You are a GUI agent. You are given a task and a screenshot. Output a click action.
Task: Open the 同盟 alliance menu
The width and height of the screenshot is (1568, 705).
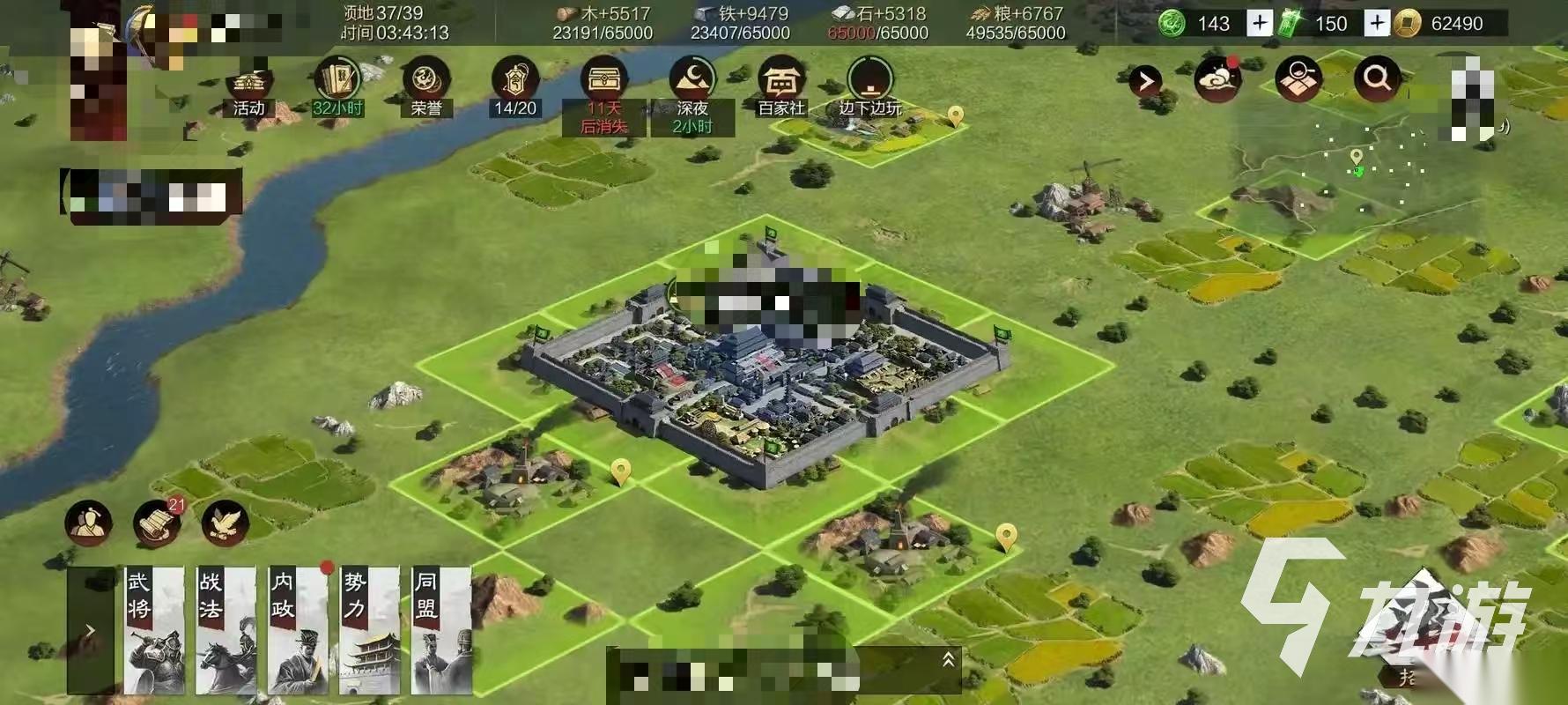[x=442, y=630]
